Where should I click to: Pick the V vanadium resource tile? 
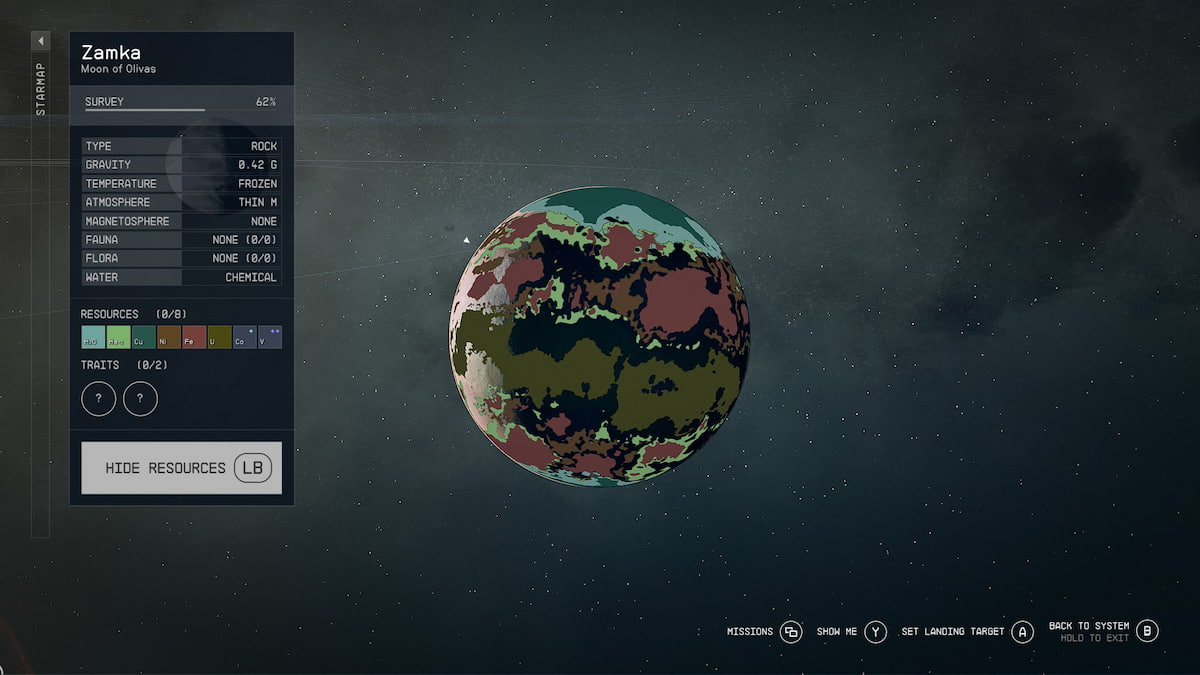point(270,337)
